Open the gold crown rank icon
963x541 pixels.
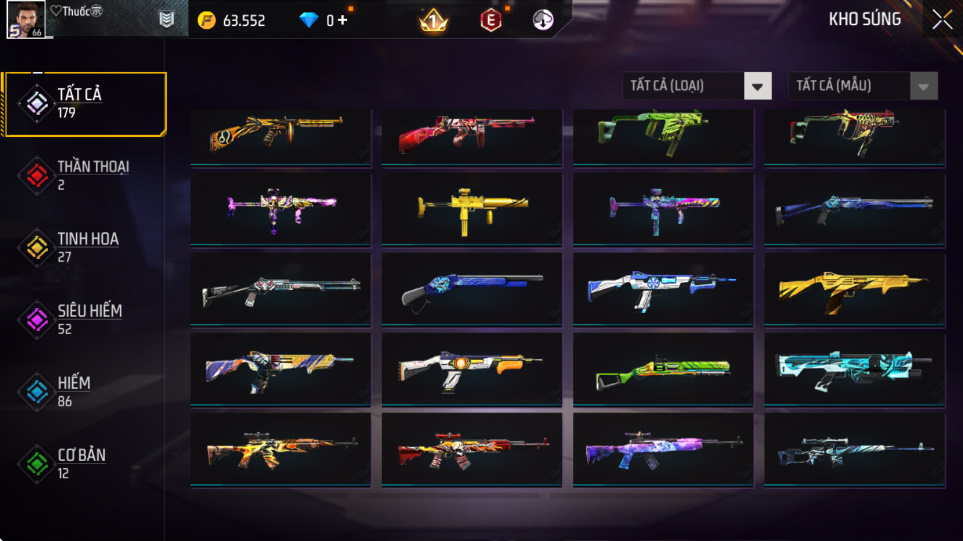(432, 20)
